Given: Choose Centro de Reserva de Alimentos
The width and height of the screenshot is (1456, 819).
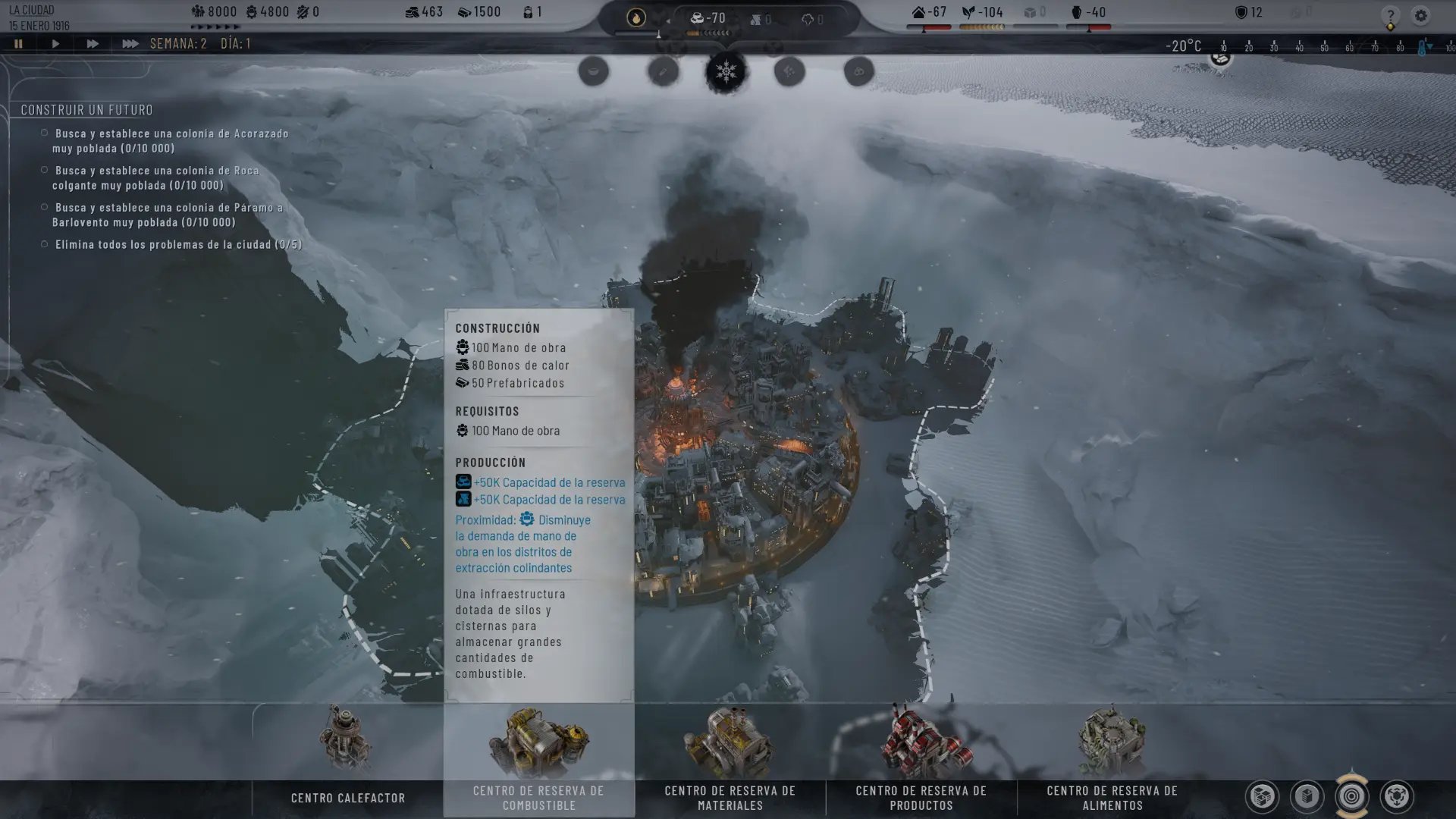Looking at the screenshot, I should click(x=1112, y=758).
